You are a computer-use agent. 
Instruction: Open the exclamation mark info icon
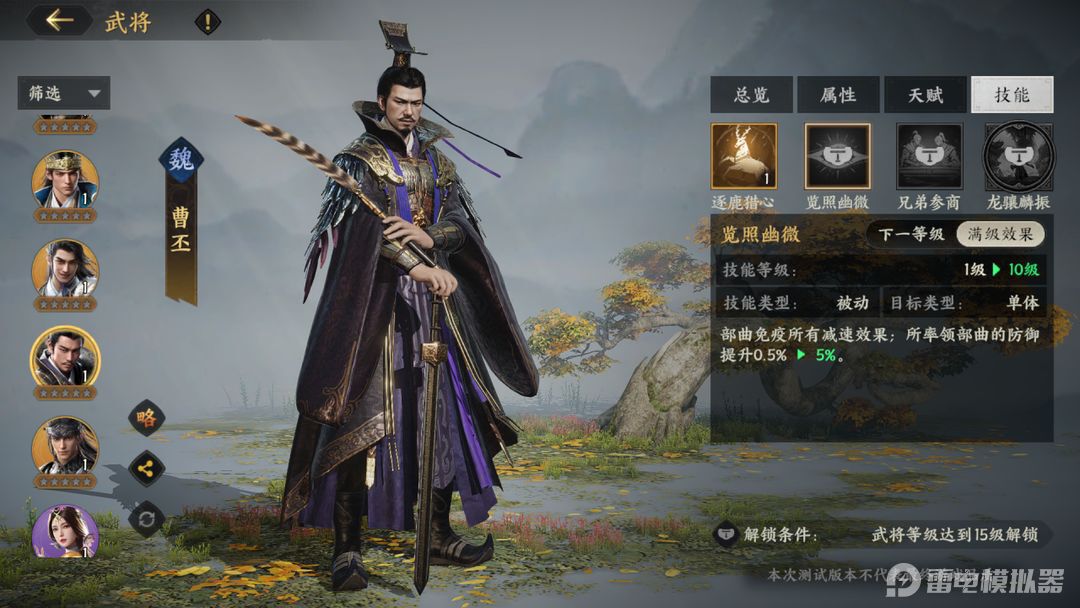(207, 22)
